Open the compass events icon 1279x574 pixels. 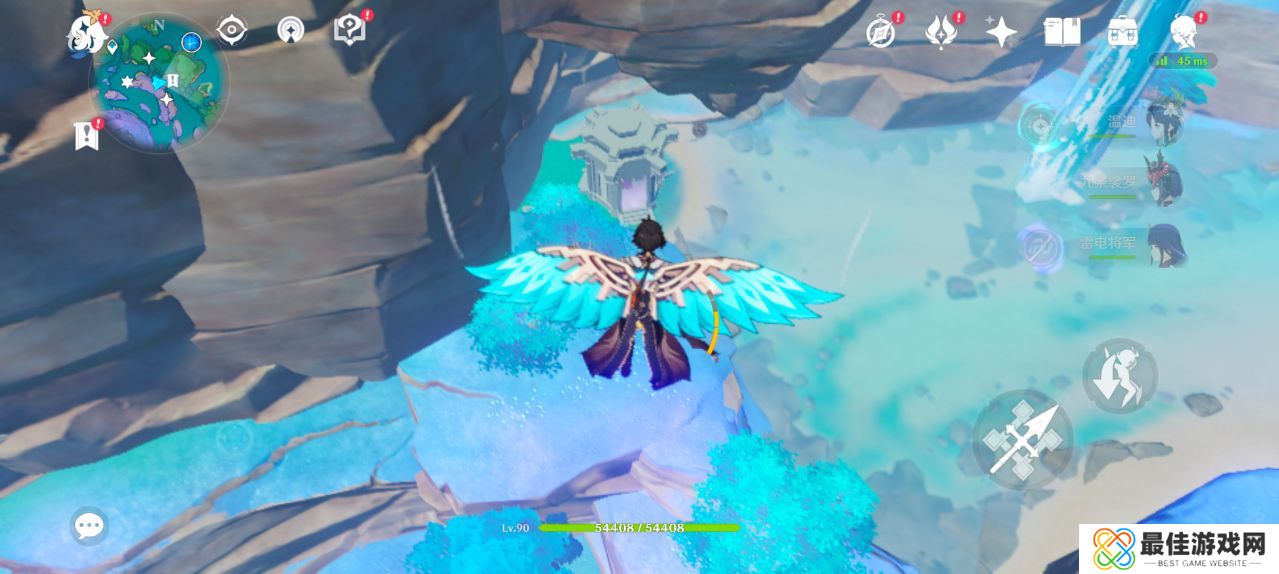coord(880,32)
